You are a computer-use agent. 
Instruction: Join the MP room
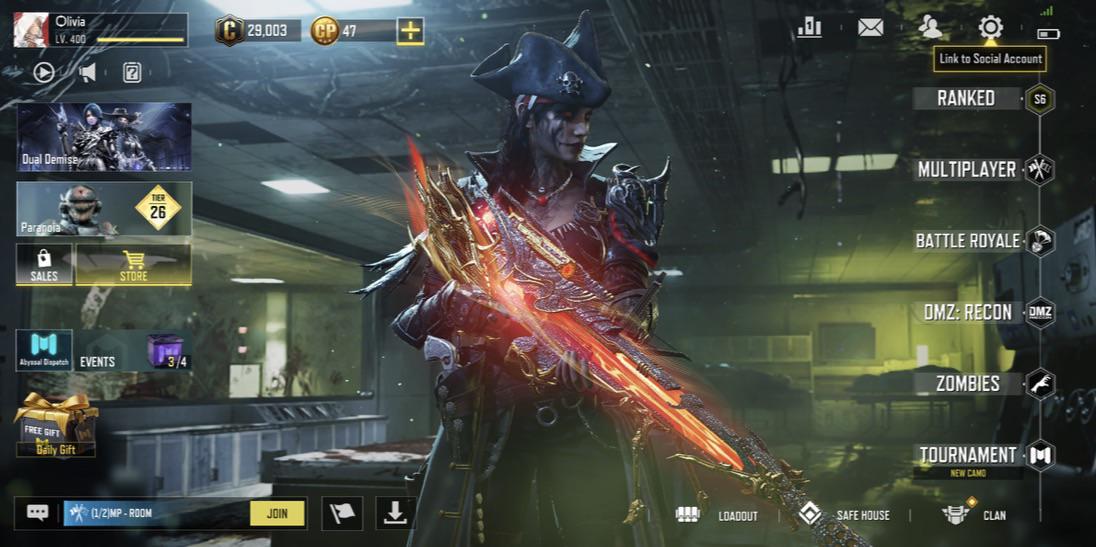pos(277,514)
